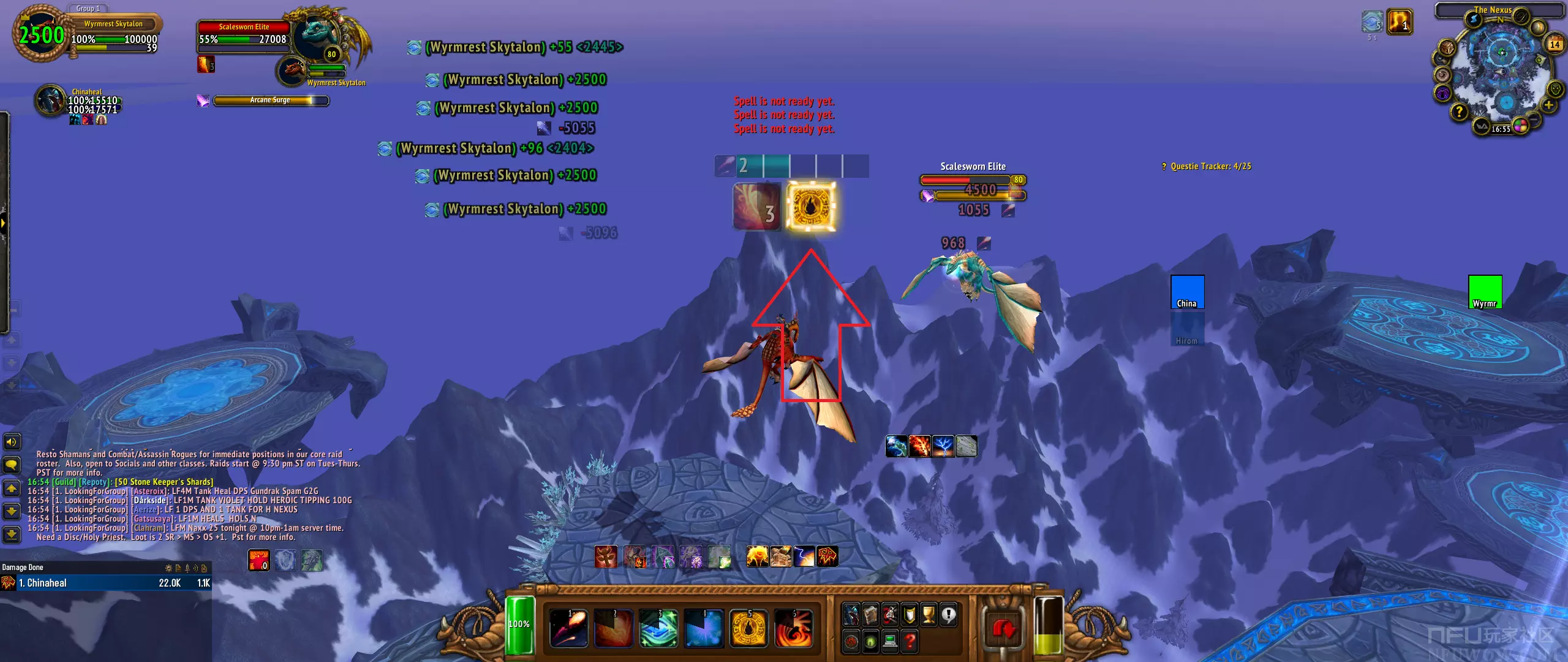
Task: Open the yellow question mark minimap button
Action: coord(1459,112)
